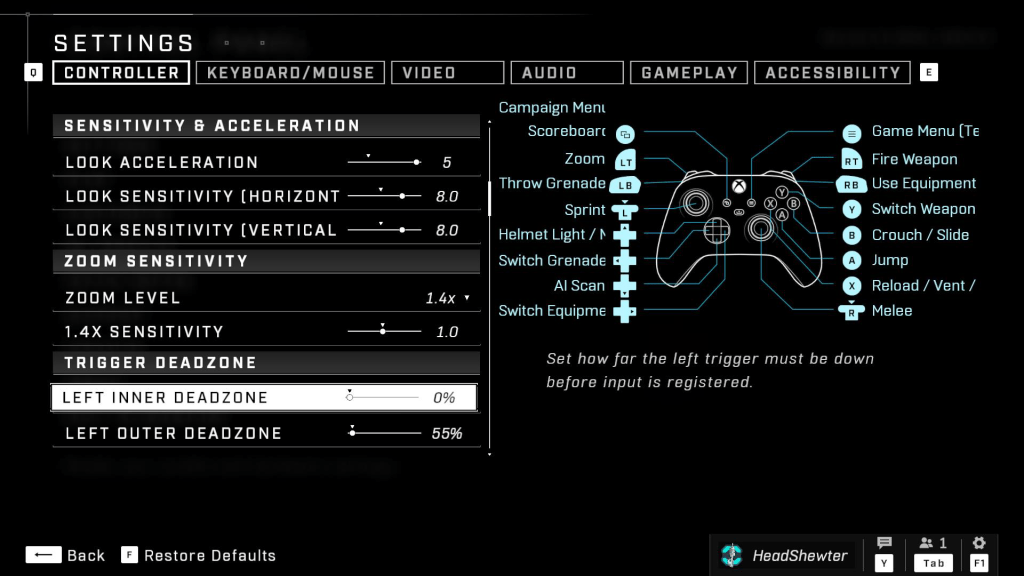The height and width of the screenshot is (576, 1024).
Task: Select the Audio tab
Action: tap(566, 73)
